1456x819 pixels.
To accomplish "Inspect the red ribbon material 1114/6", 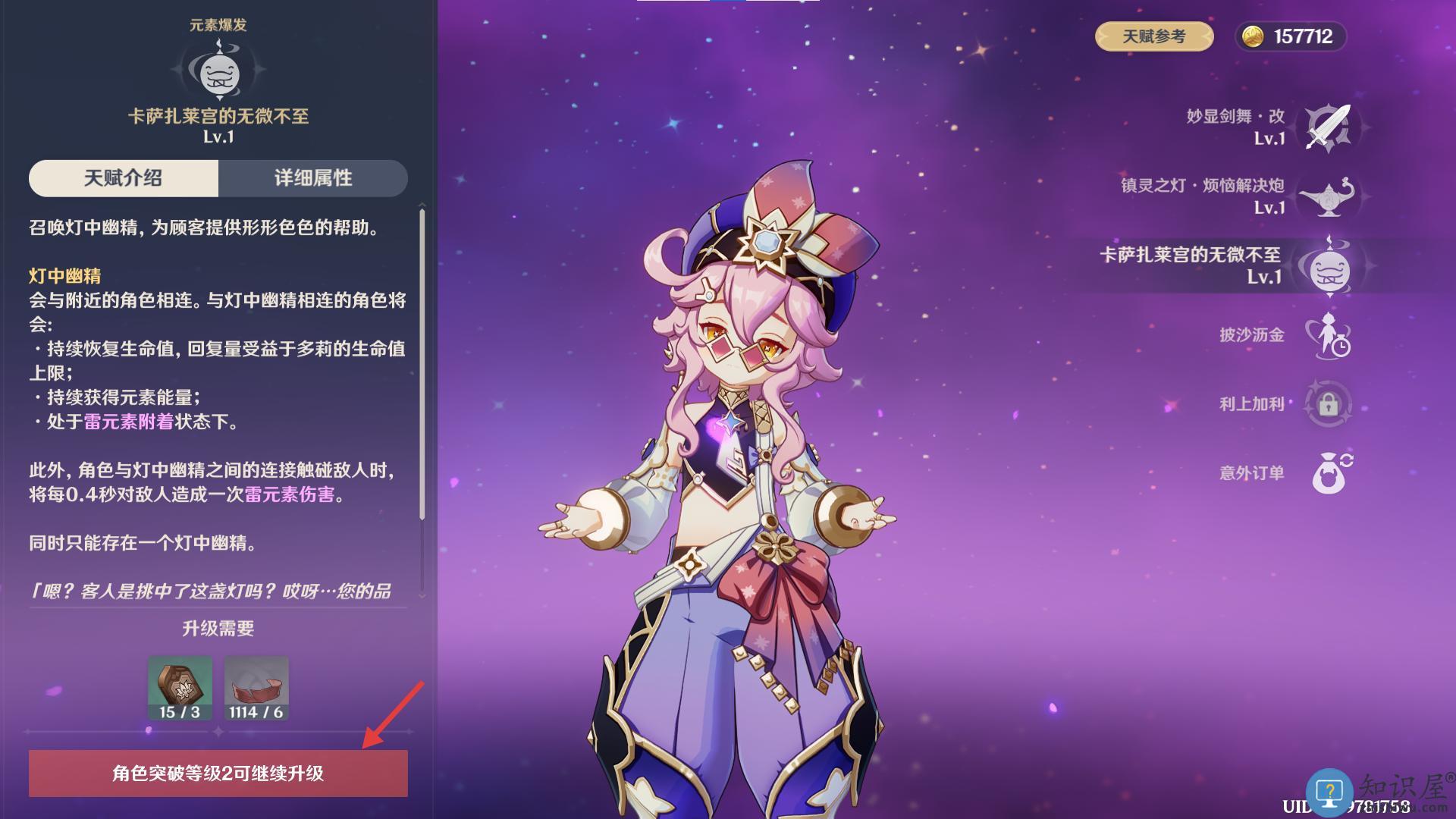I will [256, 688].
